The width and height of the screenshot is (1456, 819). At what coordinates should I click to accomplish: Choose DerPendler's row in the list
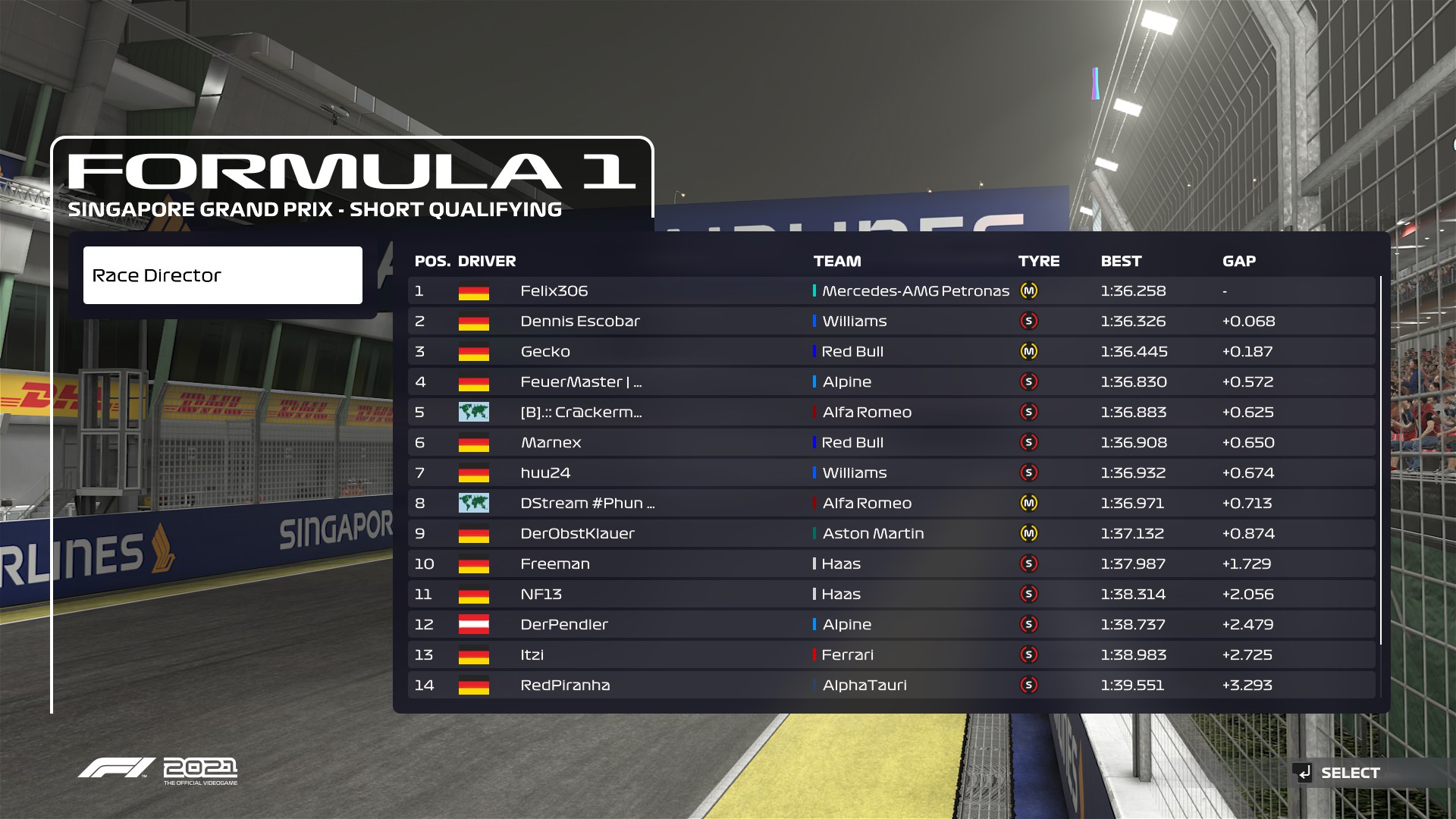point(891,625)
